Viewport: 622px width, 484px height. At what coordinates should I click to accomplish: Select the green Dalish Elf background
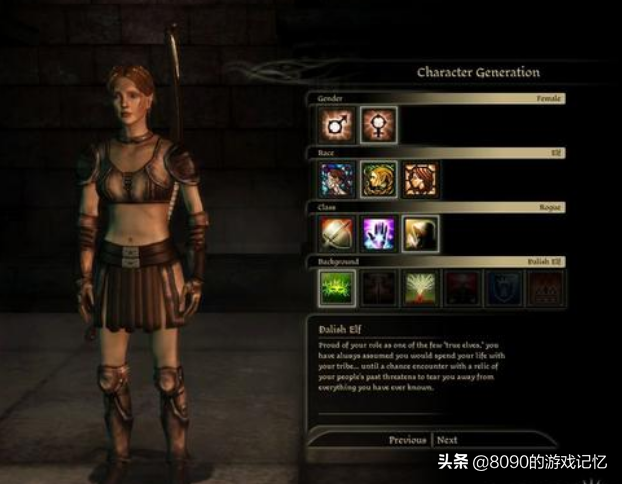pyautogui.click(x=336, y=288)
